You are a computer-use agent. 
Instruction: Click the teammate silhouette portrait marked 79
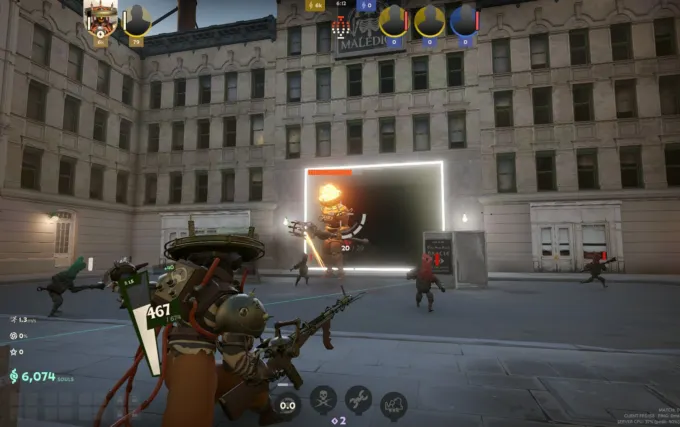pyautogui.click(x=137, y=21)
